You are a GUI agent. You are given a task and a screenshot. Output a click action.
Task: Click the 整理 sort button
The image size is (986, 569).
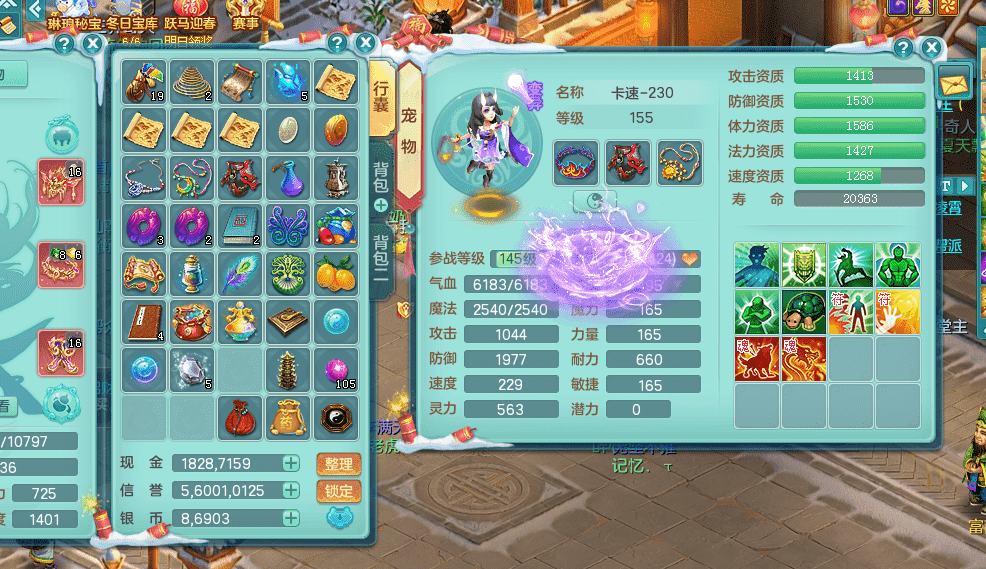(x=339, y=464)
